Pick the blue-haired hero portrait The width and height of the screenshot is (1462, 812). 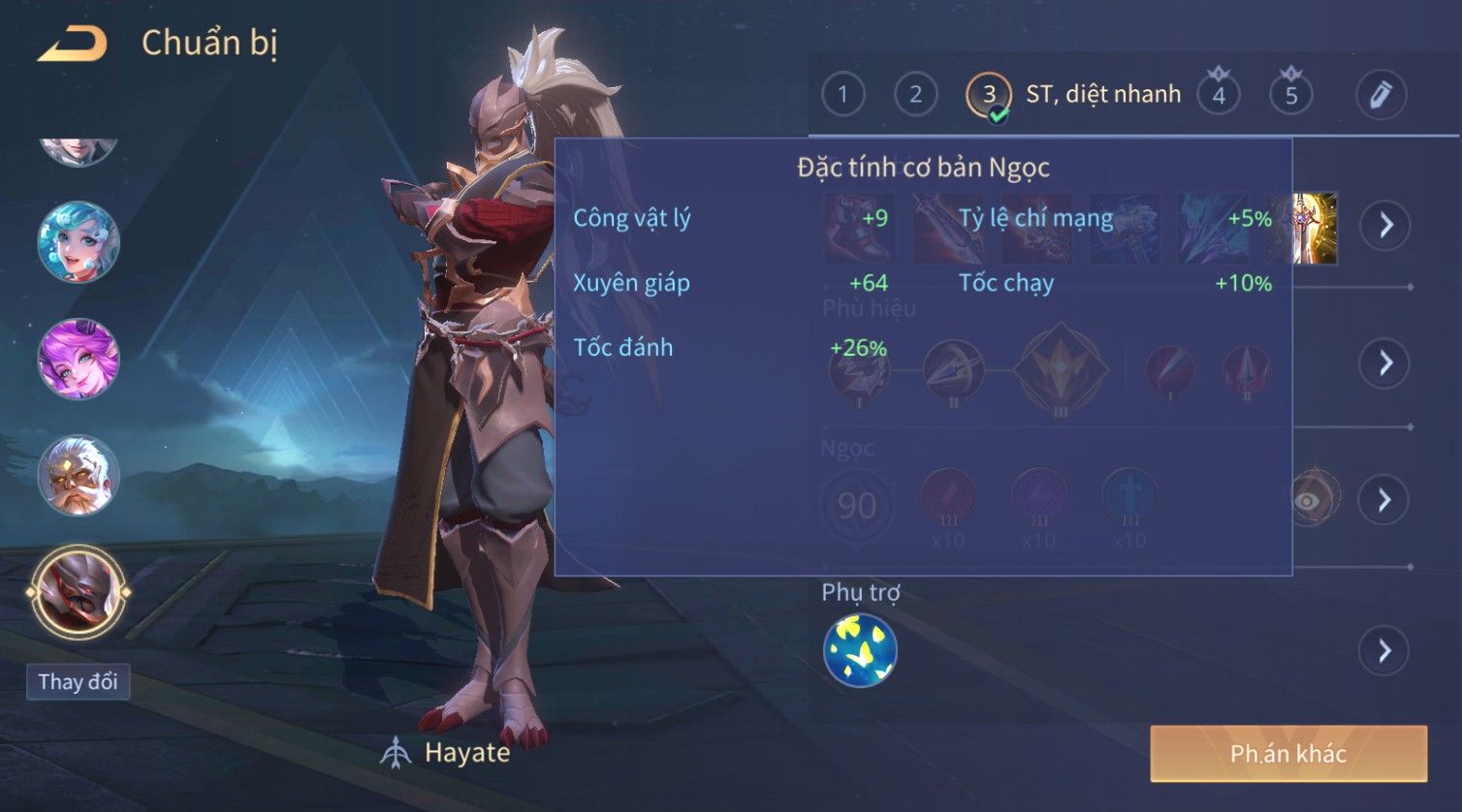click(79, 242)
